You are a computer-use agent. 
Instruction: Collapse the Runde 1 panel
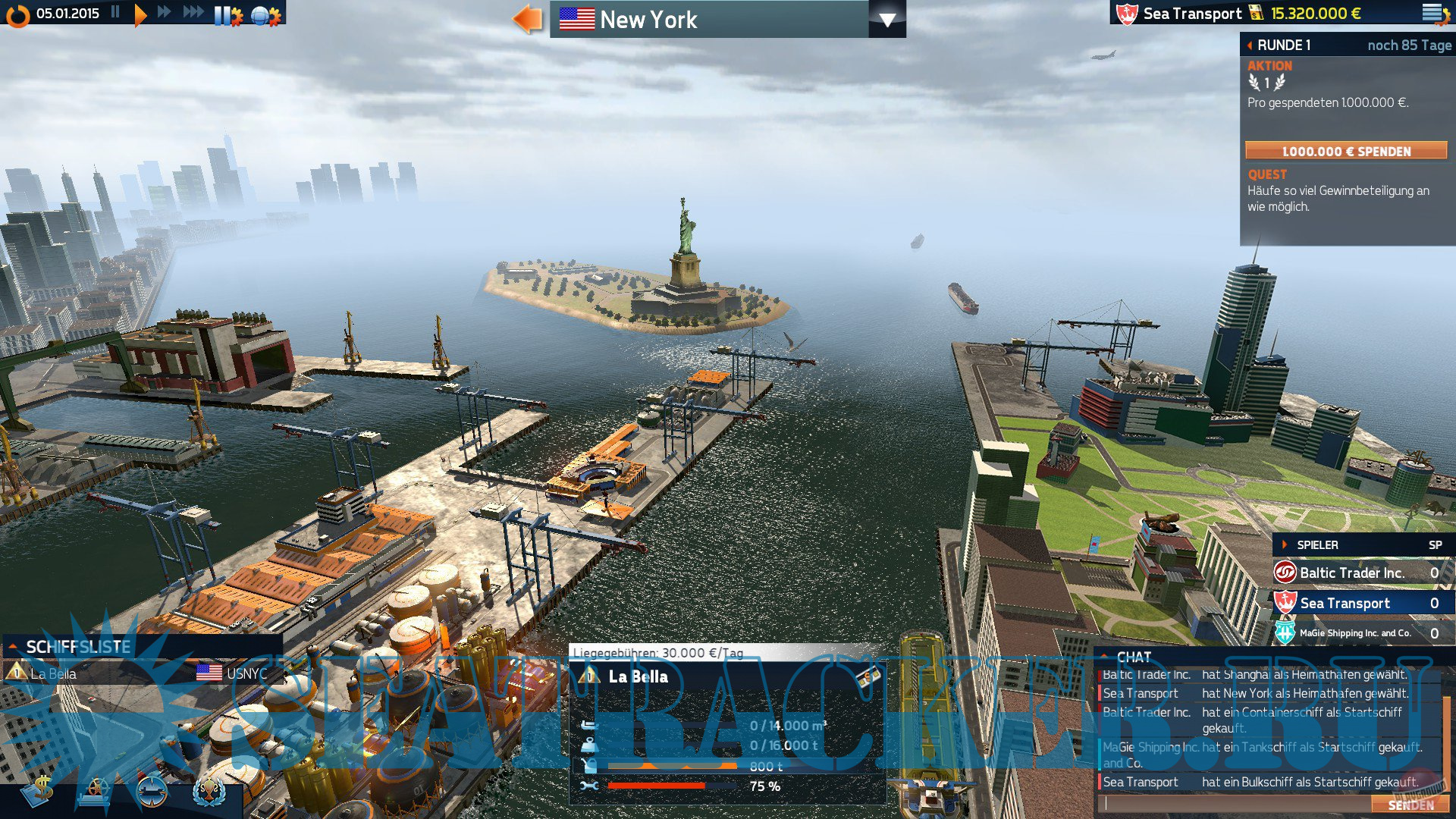click(1250, 45)
